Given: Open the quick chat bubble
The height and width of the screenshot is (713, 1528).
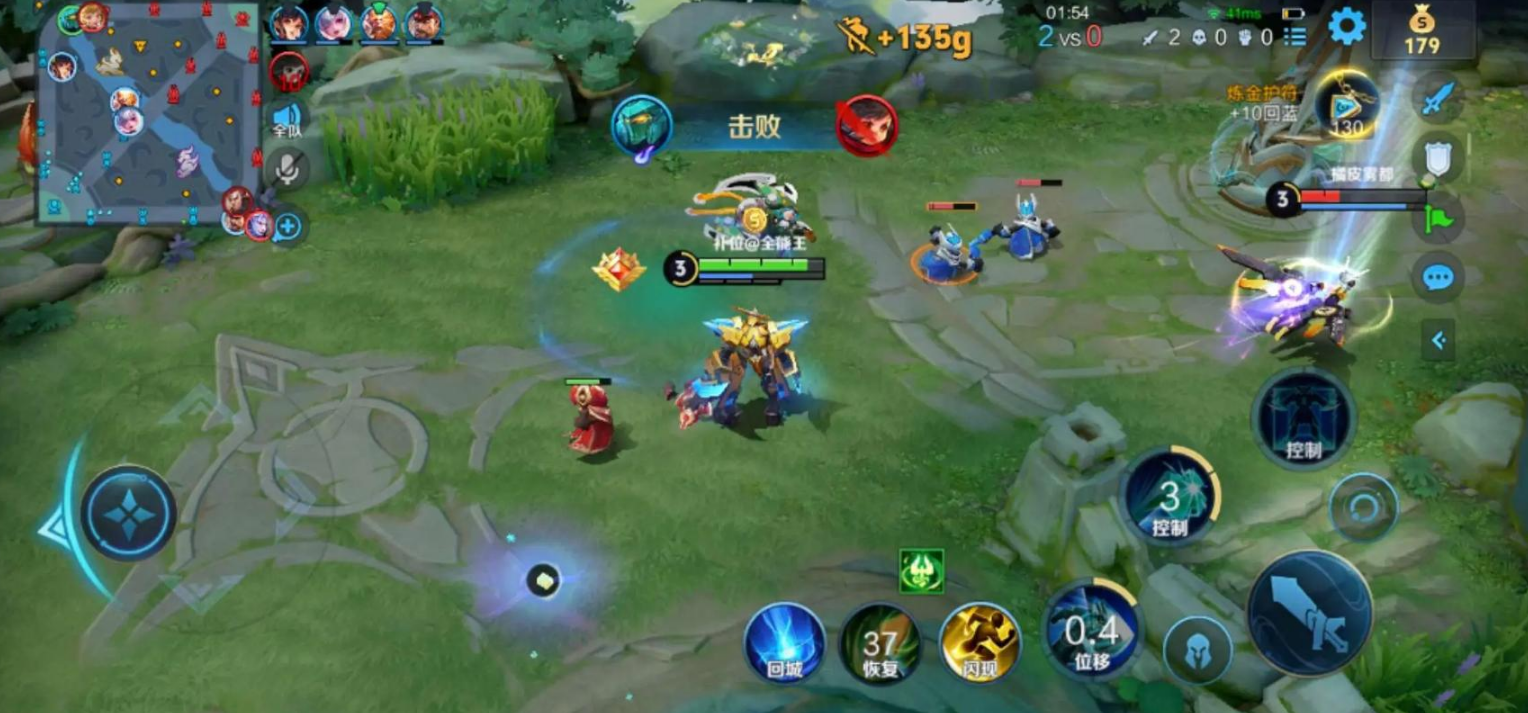Looking at the screenshot, I should (1437, 278).
